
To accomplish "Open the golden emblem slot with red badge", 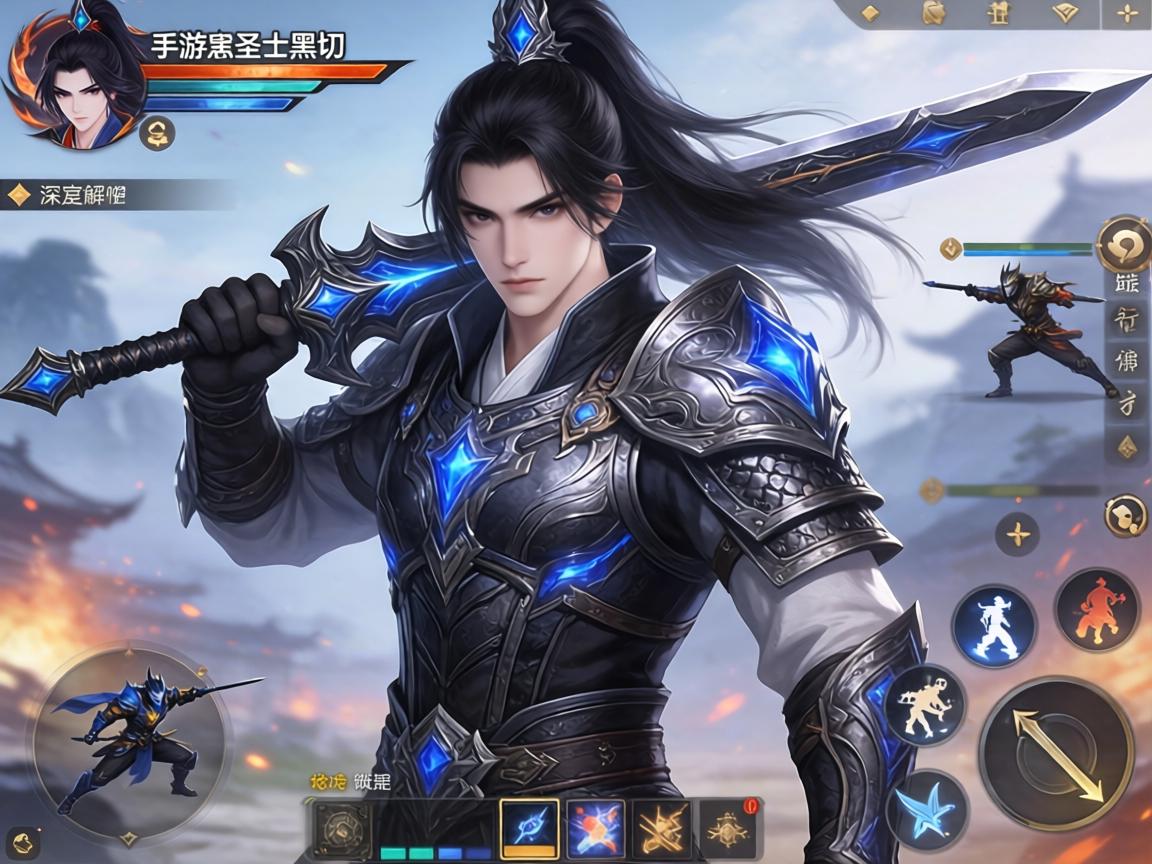I will tap(729, 829).
